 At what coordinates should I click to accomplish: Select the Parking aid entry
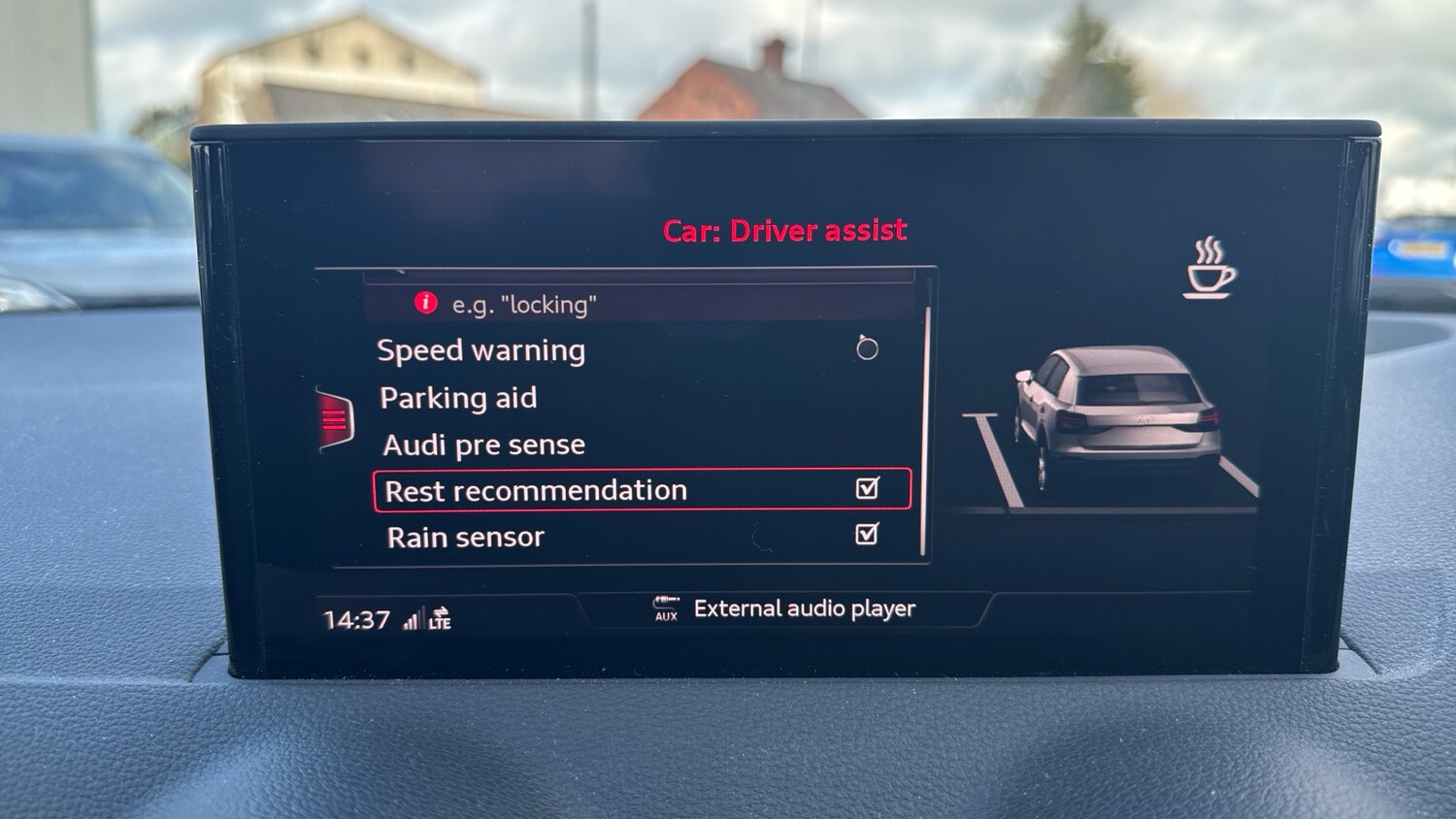458,398
